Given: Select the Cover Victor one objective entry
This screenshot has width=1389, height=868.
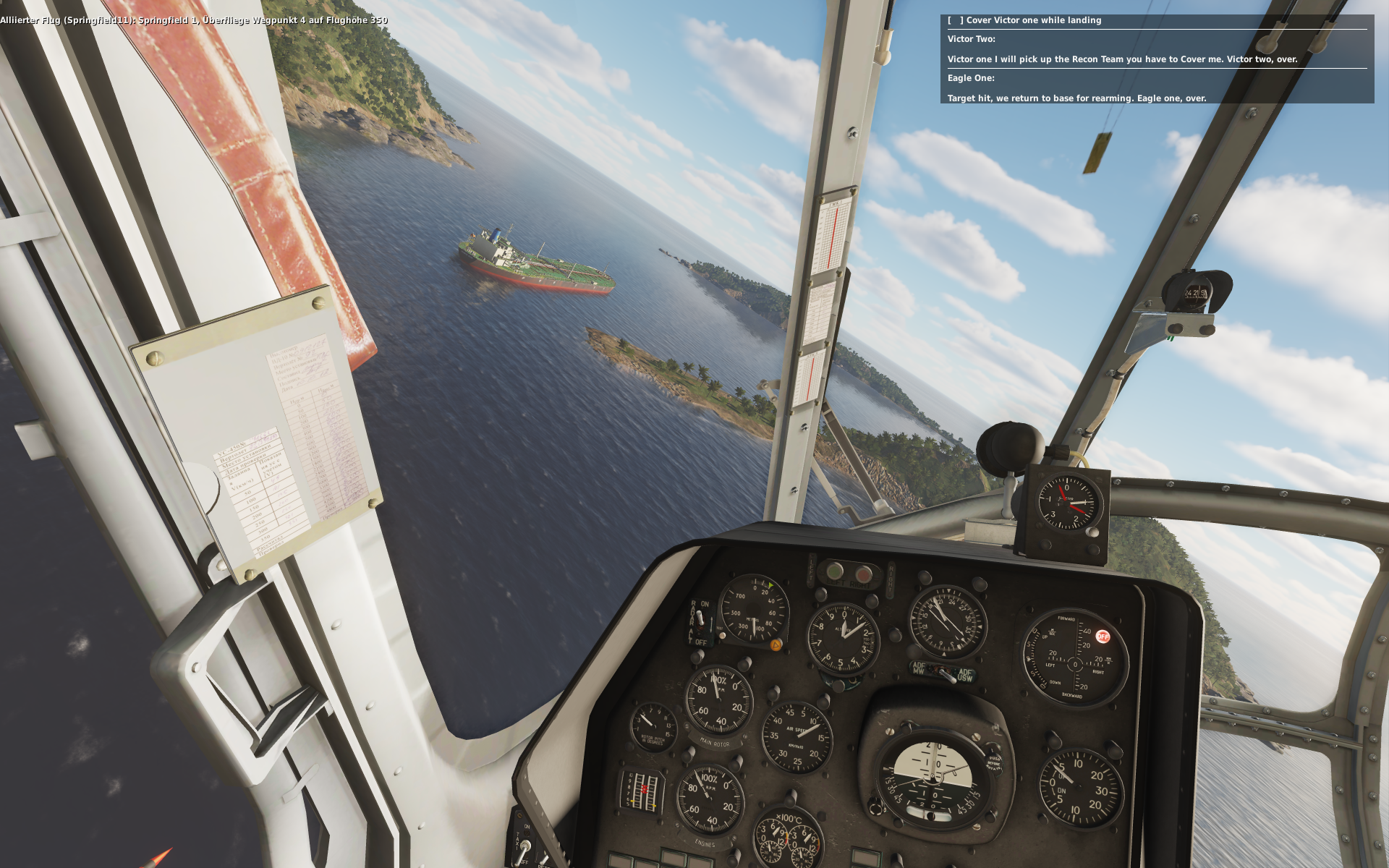Looking at the screenshot, I should tap(1033, 20).
